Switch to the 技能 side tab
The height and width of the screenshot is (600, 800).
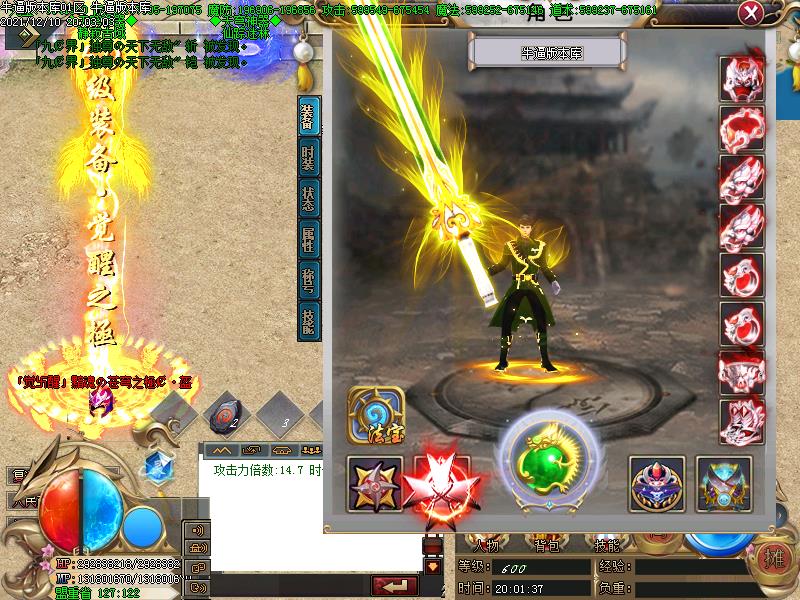click(x=310, y=319)
